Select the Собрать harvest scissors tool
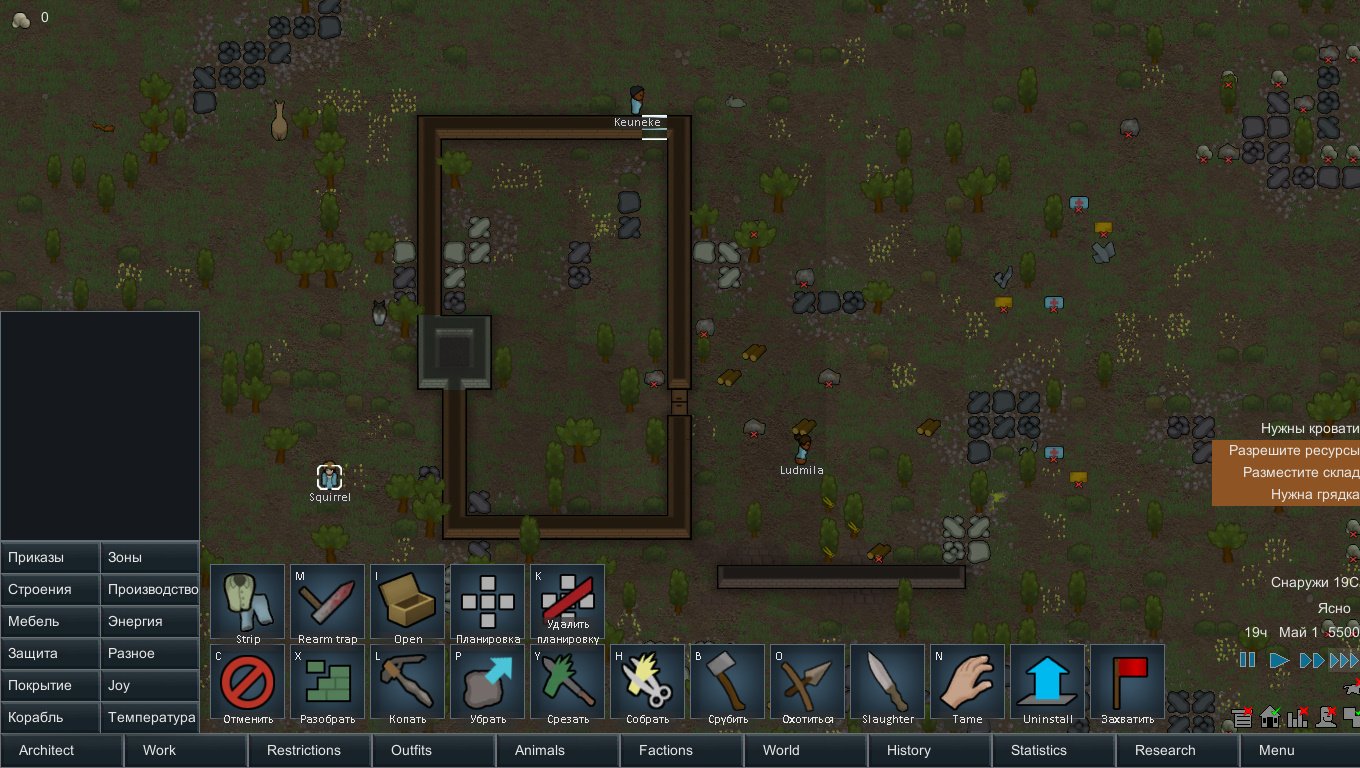 pyautogui.click(x=647, y=682)
